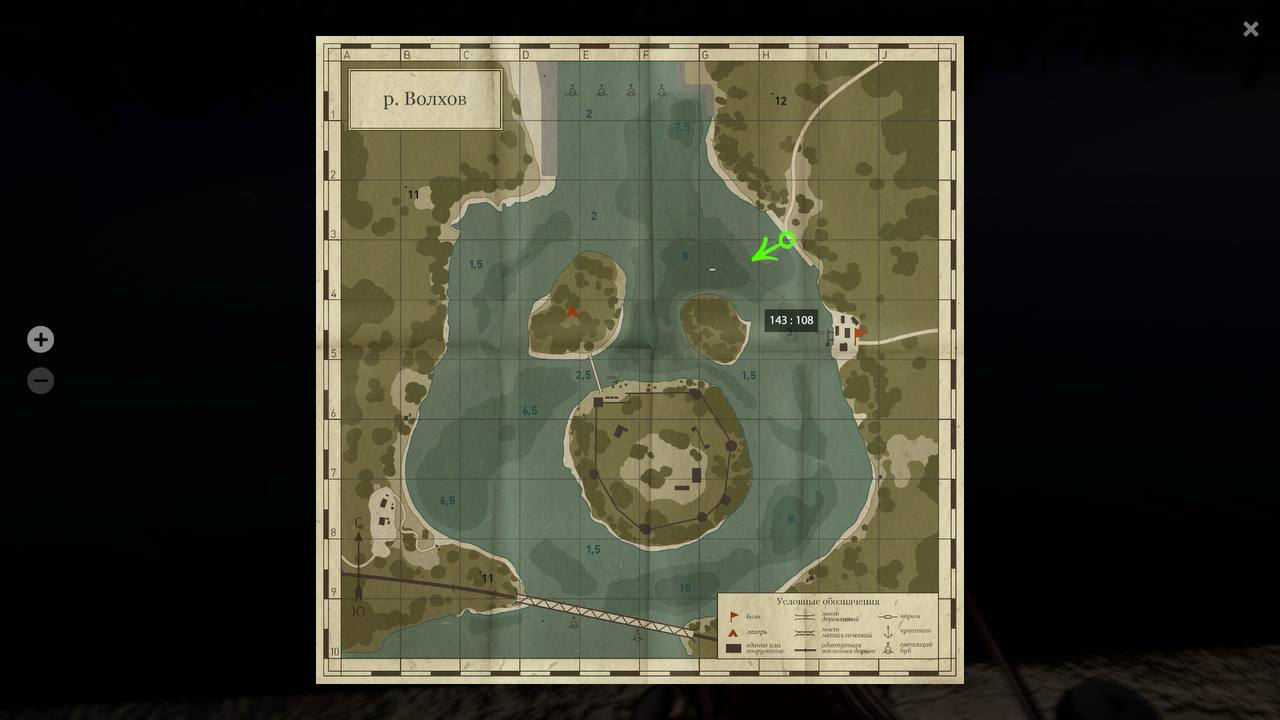Click the base flag symbol in the legend

[733, 616]
